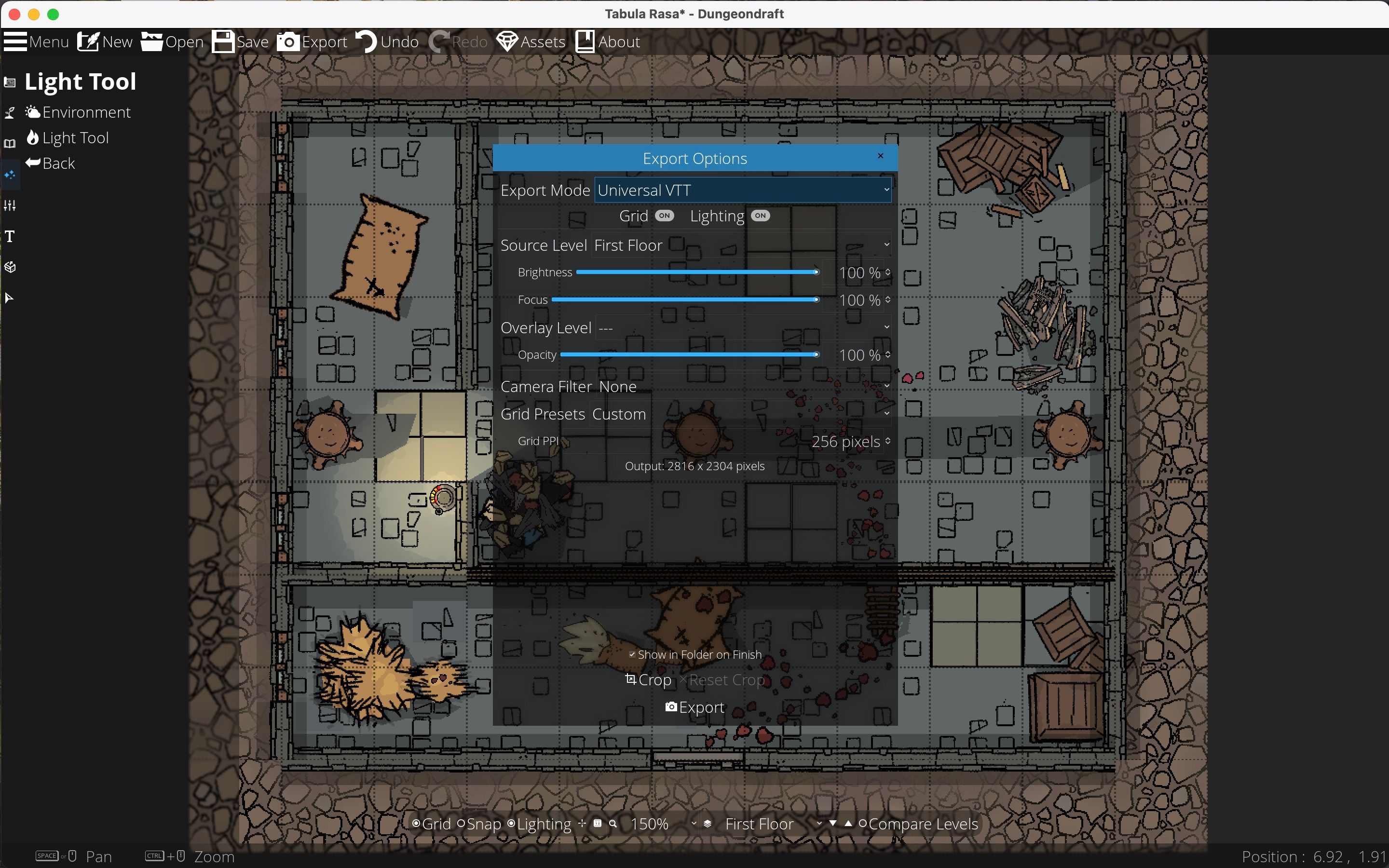Increase Grid PPI with the stepper
Screen dimensions: 1389x868
pyautogui.click(x=887, y=437)
